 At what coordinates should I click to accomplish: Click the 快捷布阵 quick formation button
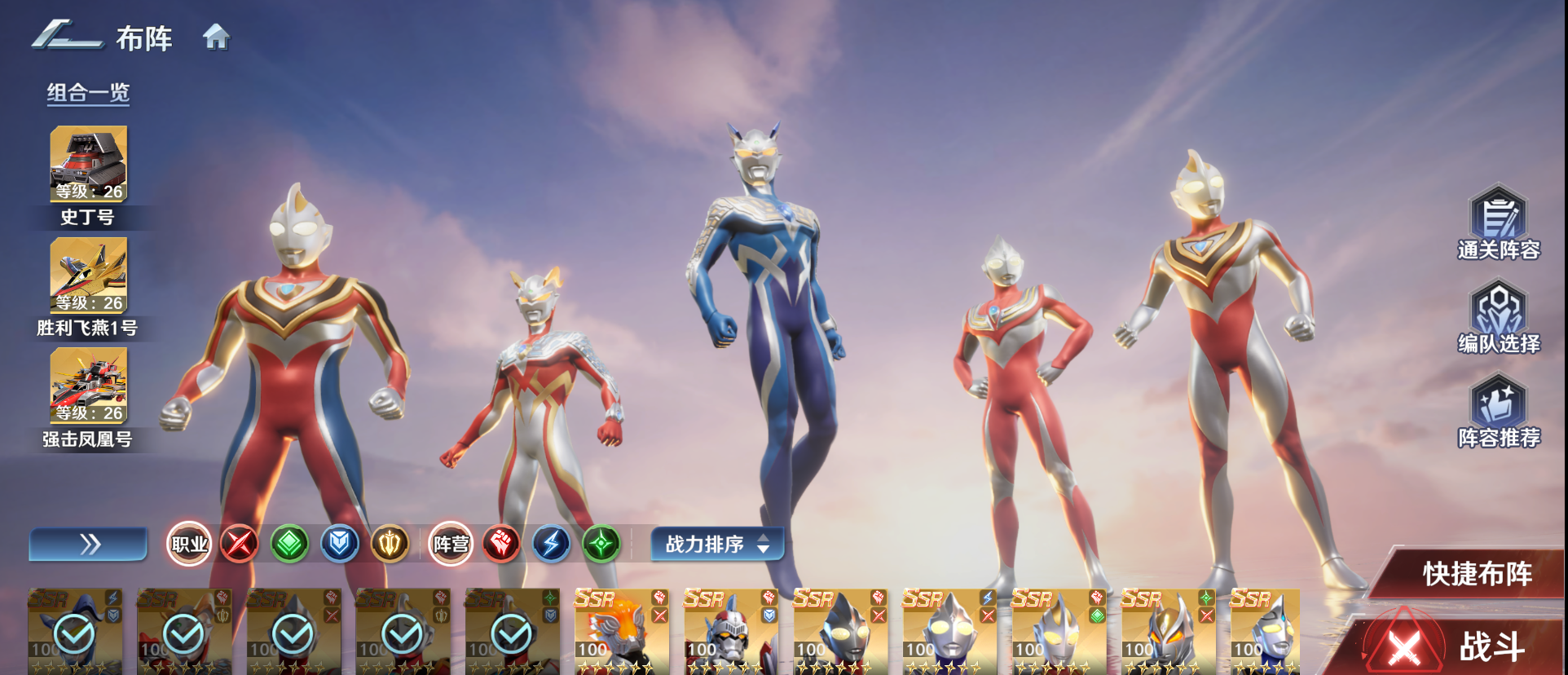(x=1478, y=572)
